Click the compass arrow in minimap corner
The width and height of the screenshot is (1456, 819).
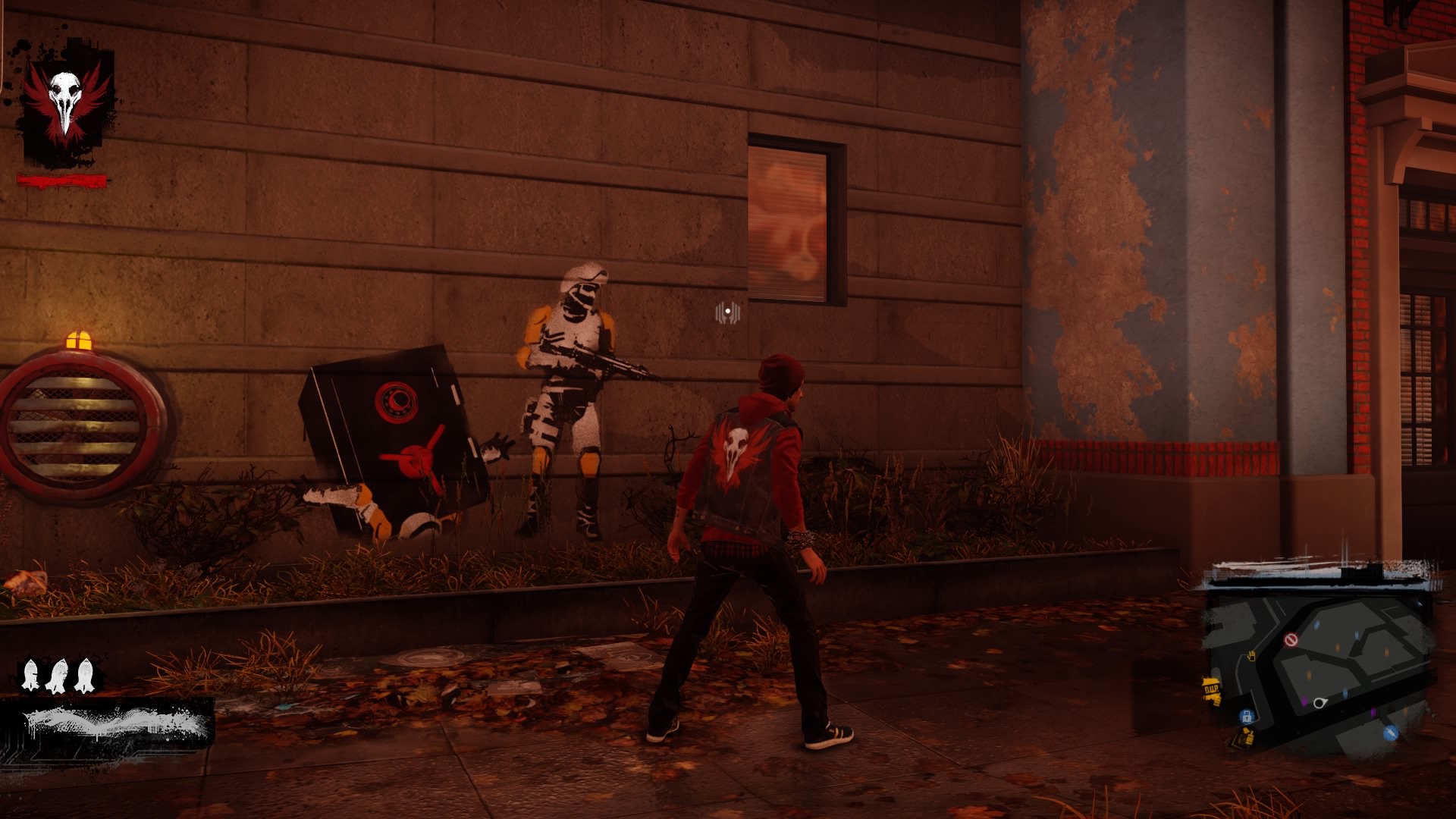(x=1420, y=604)
